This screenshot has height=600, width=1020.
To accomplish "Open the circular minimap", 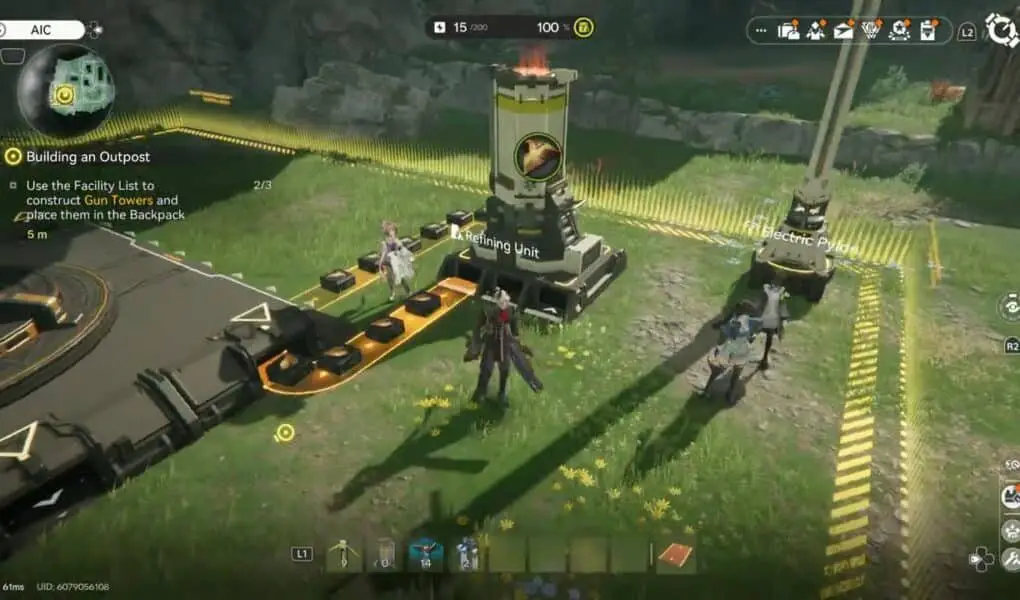I will coord(65,90).
